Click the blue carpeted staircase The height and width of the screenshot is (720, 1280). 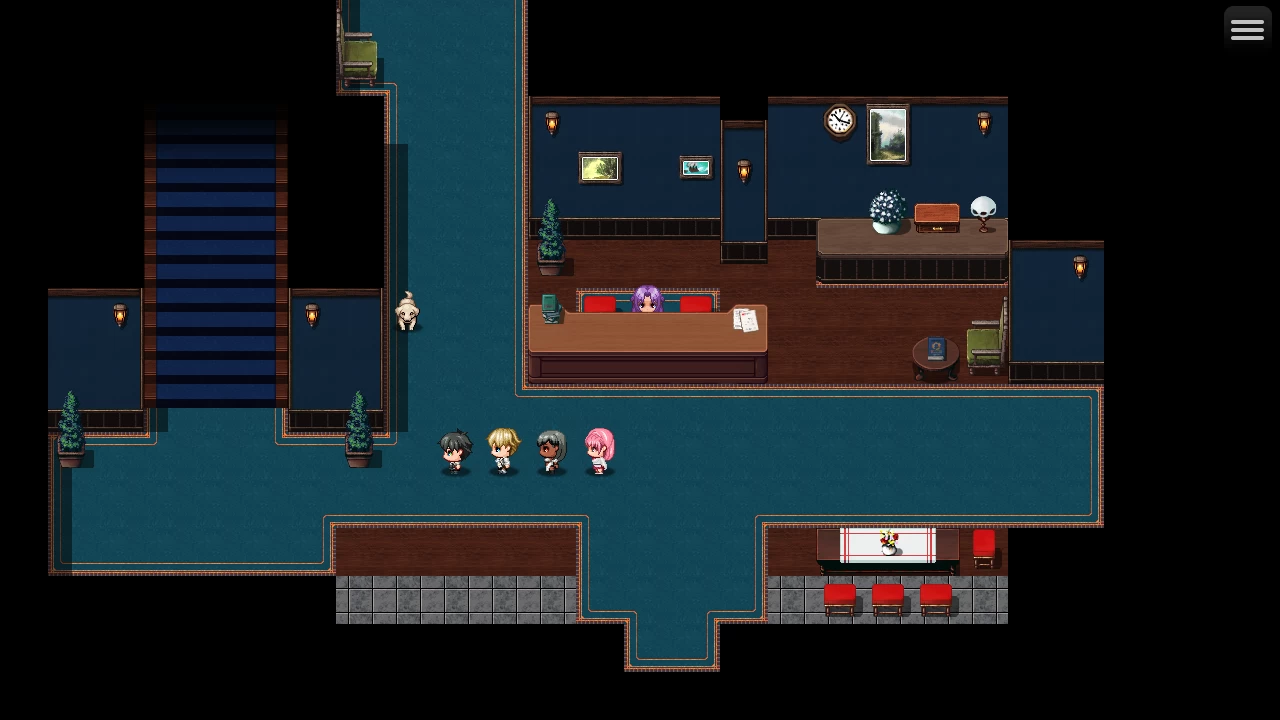pos(215,270)
